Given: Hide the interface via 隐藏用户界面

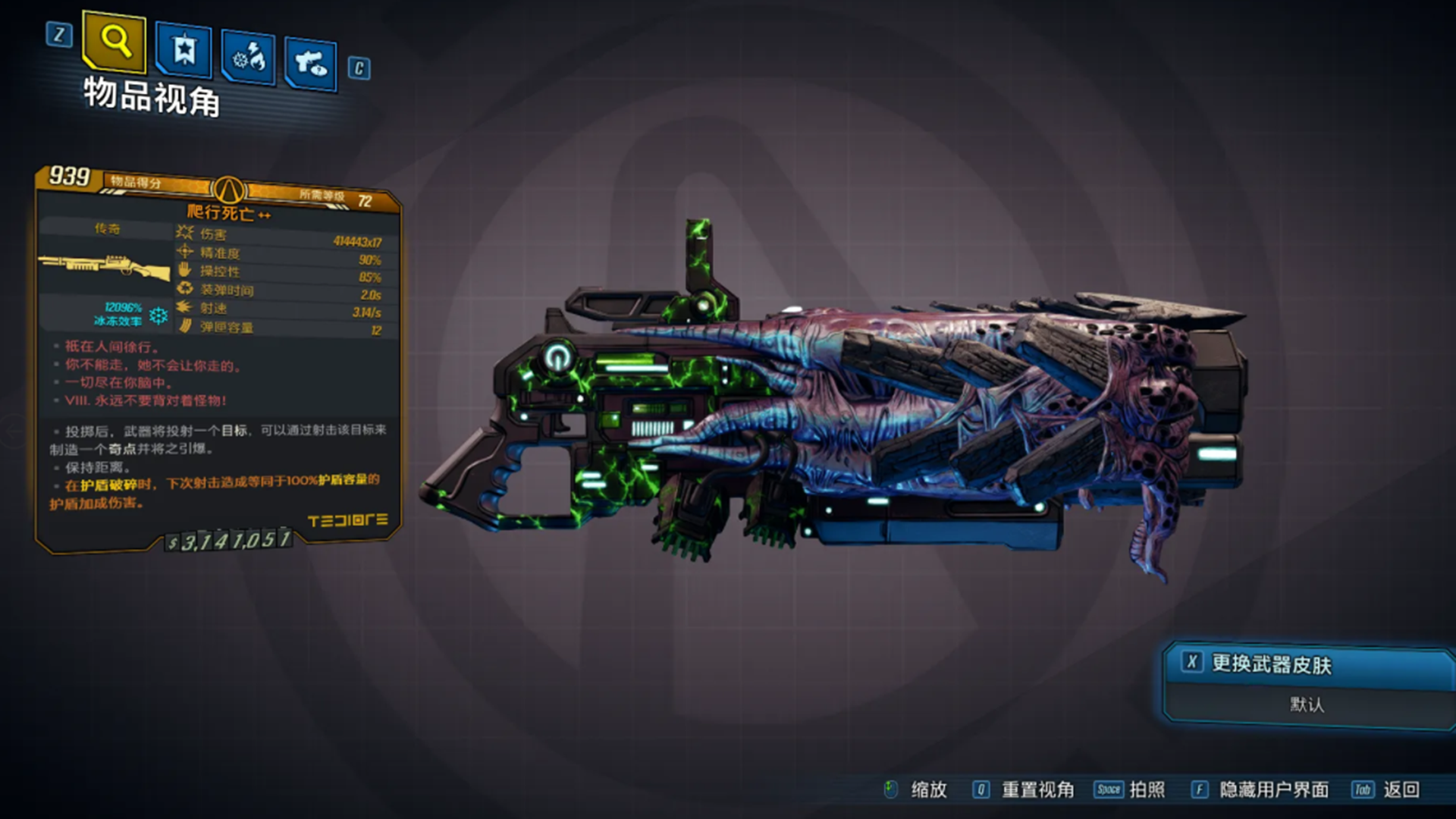Looking at the screenshot, I should click(x=1273, y=790).
